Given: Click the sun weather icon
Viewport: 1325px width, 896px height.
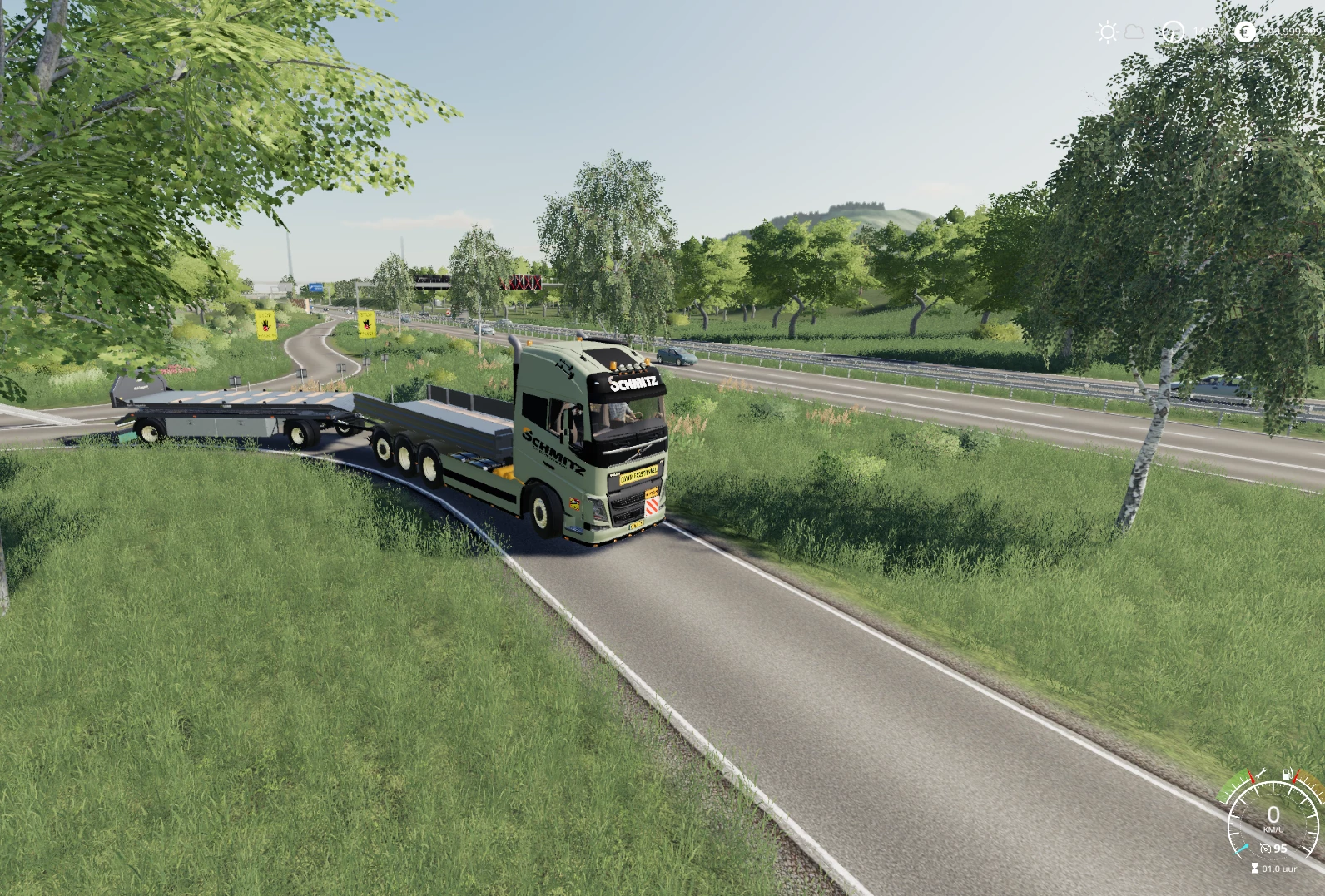Looking at the screenshot, I should [1107, 31].
